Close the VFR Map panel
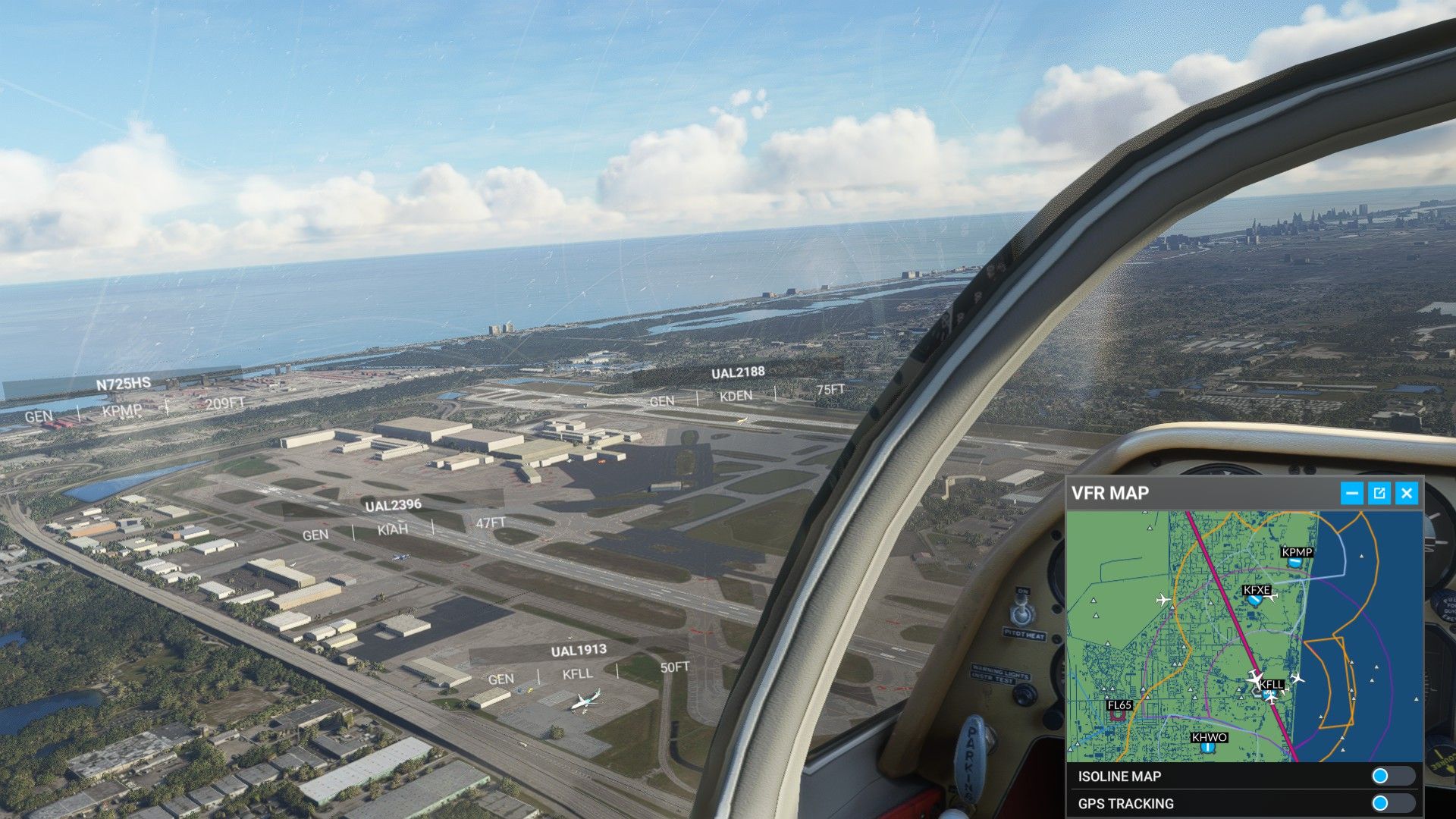 click(x=1407, y=494)
